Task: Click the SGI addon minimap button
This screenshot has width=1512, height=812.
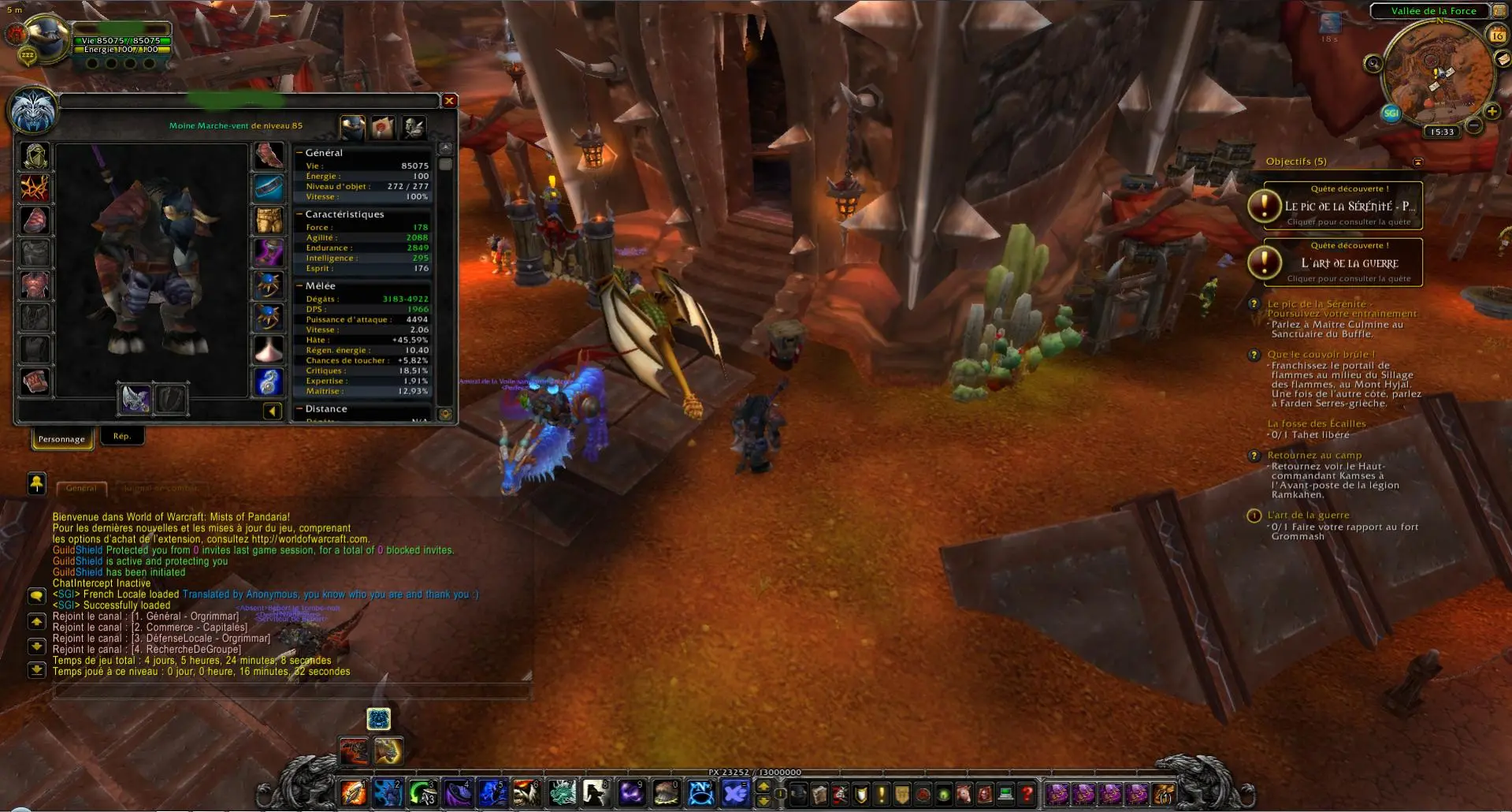Action: (x=1391, y=113)
